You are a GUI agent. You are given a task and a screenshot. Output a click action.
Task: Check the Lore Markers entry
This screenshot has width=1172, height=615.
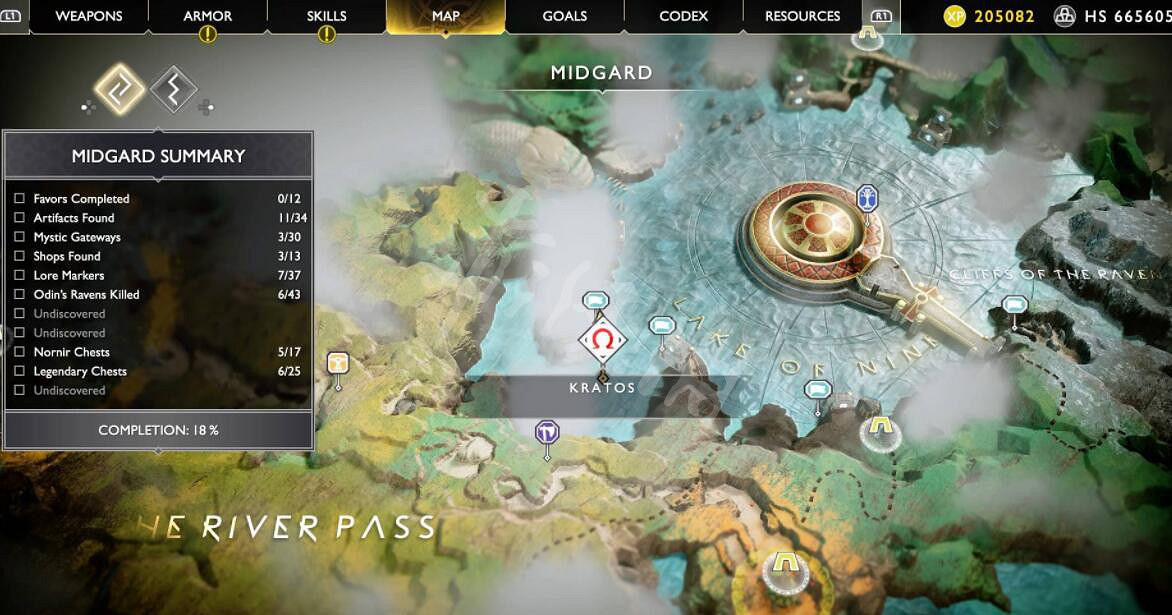tap(19, 275)
